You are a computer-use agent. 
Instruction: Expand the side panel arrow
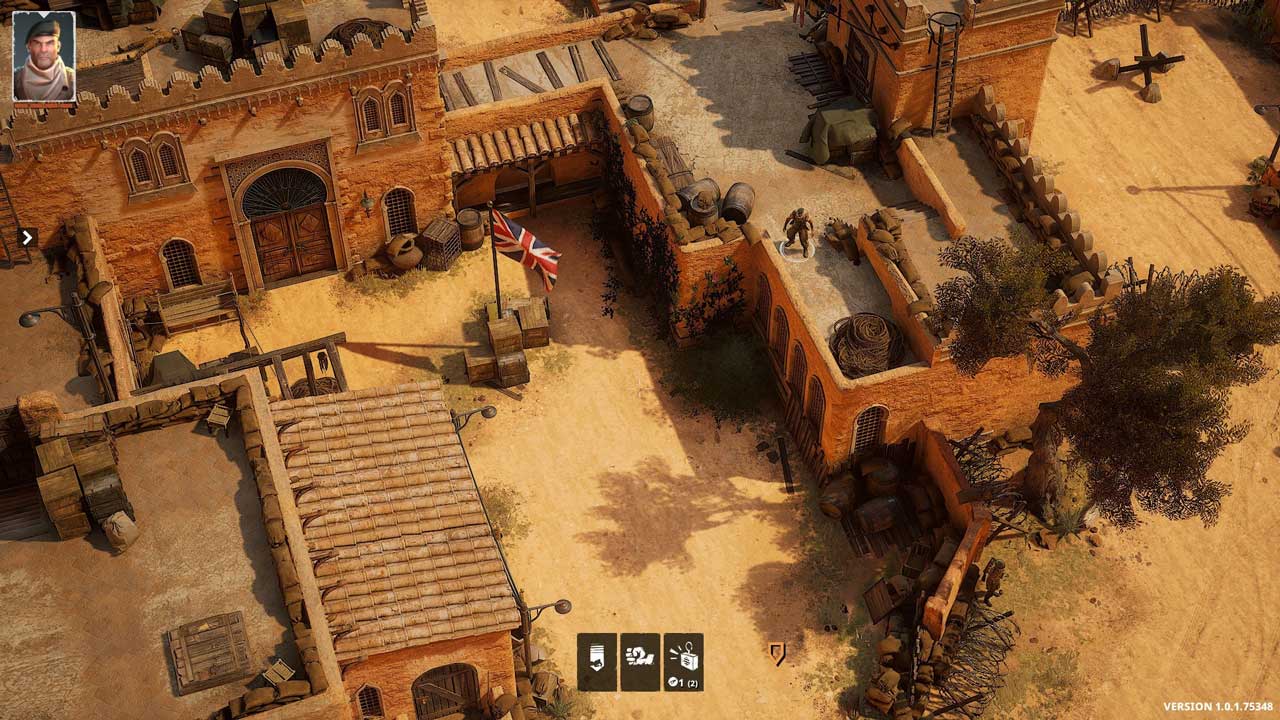[x=27, y=237]
